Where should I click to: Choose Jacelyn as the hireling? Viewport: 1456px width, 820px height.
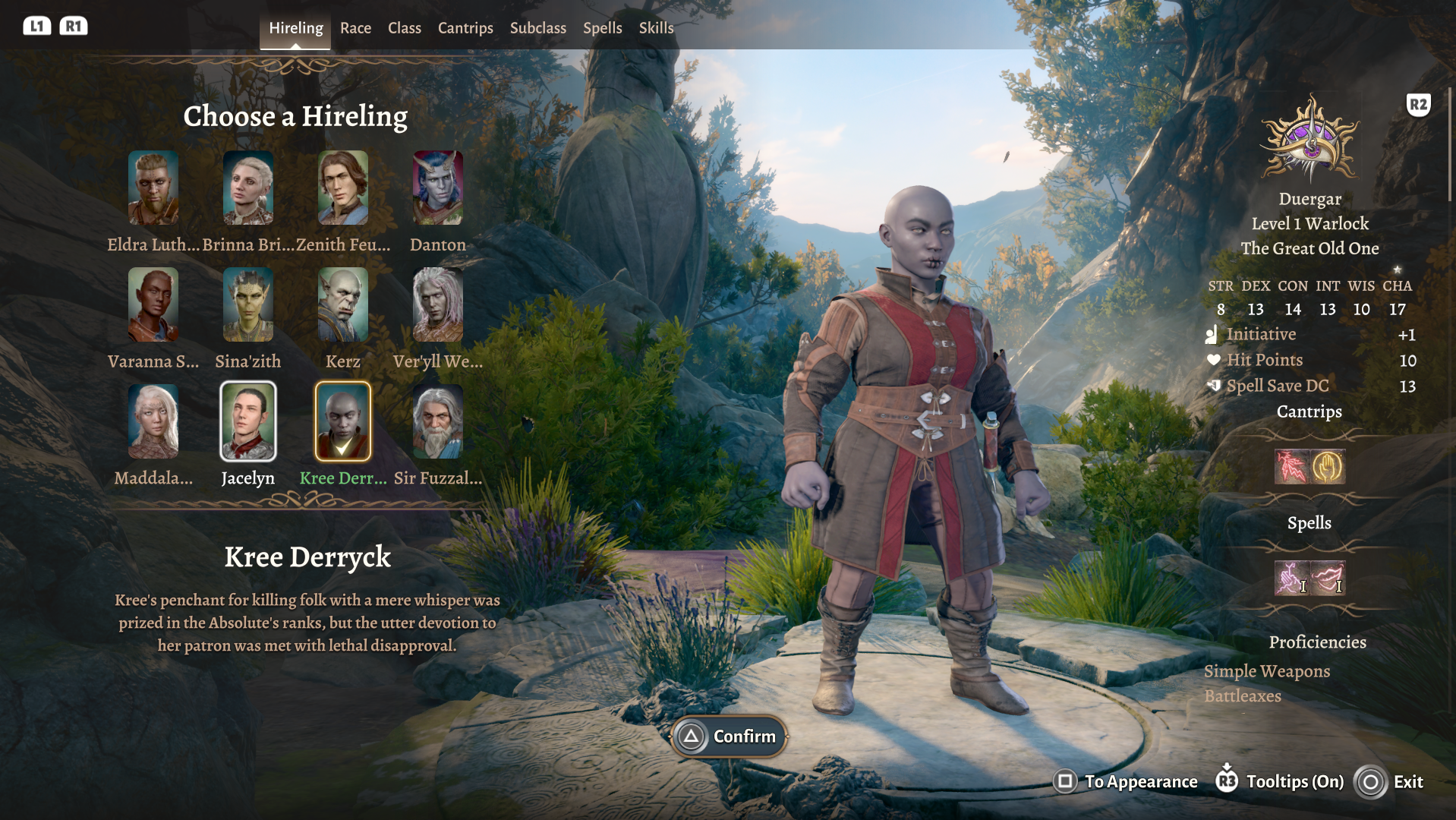point(248,421)
